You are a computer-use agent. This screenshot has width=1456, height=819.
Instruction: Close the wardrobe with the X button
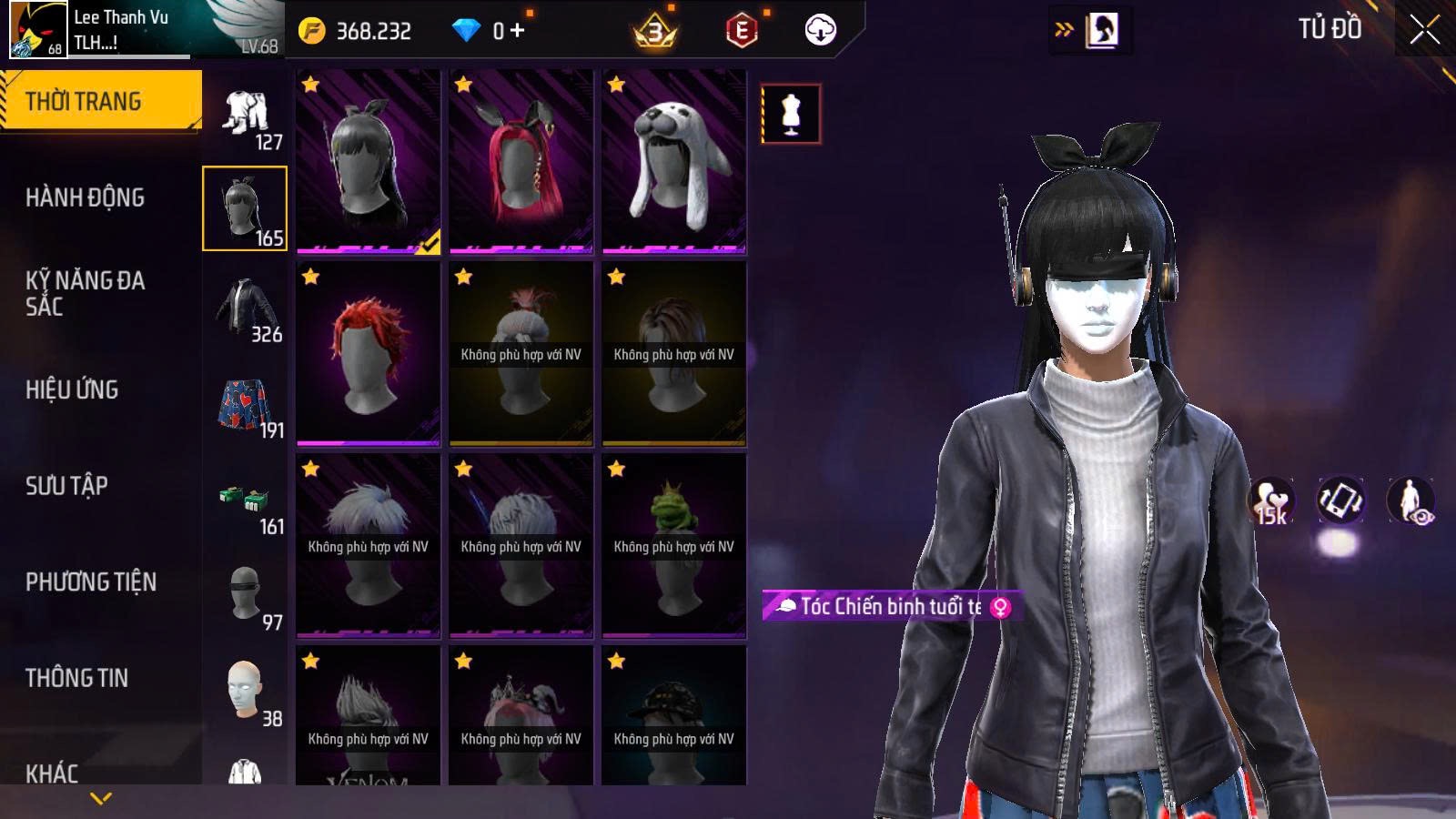pos(1424,30)
